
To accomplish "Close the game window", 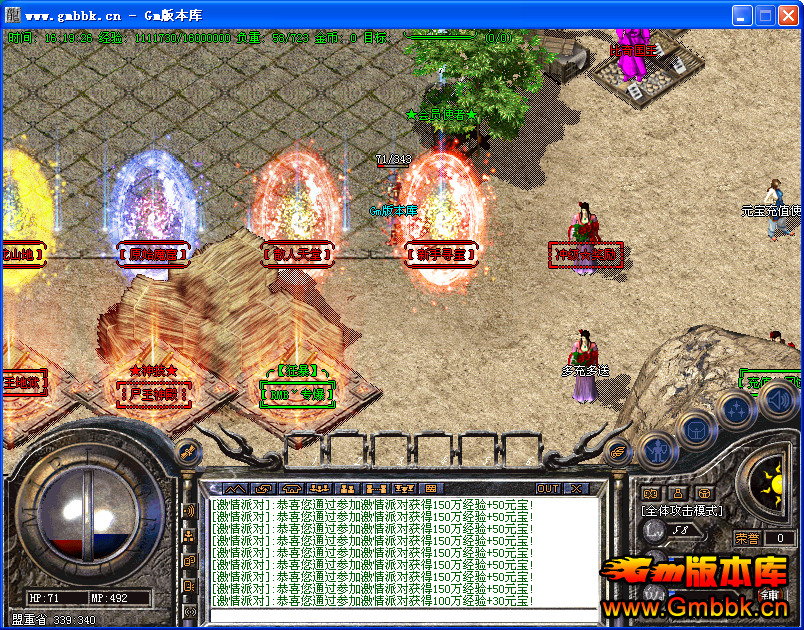I will pos(788,15).
